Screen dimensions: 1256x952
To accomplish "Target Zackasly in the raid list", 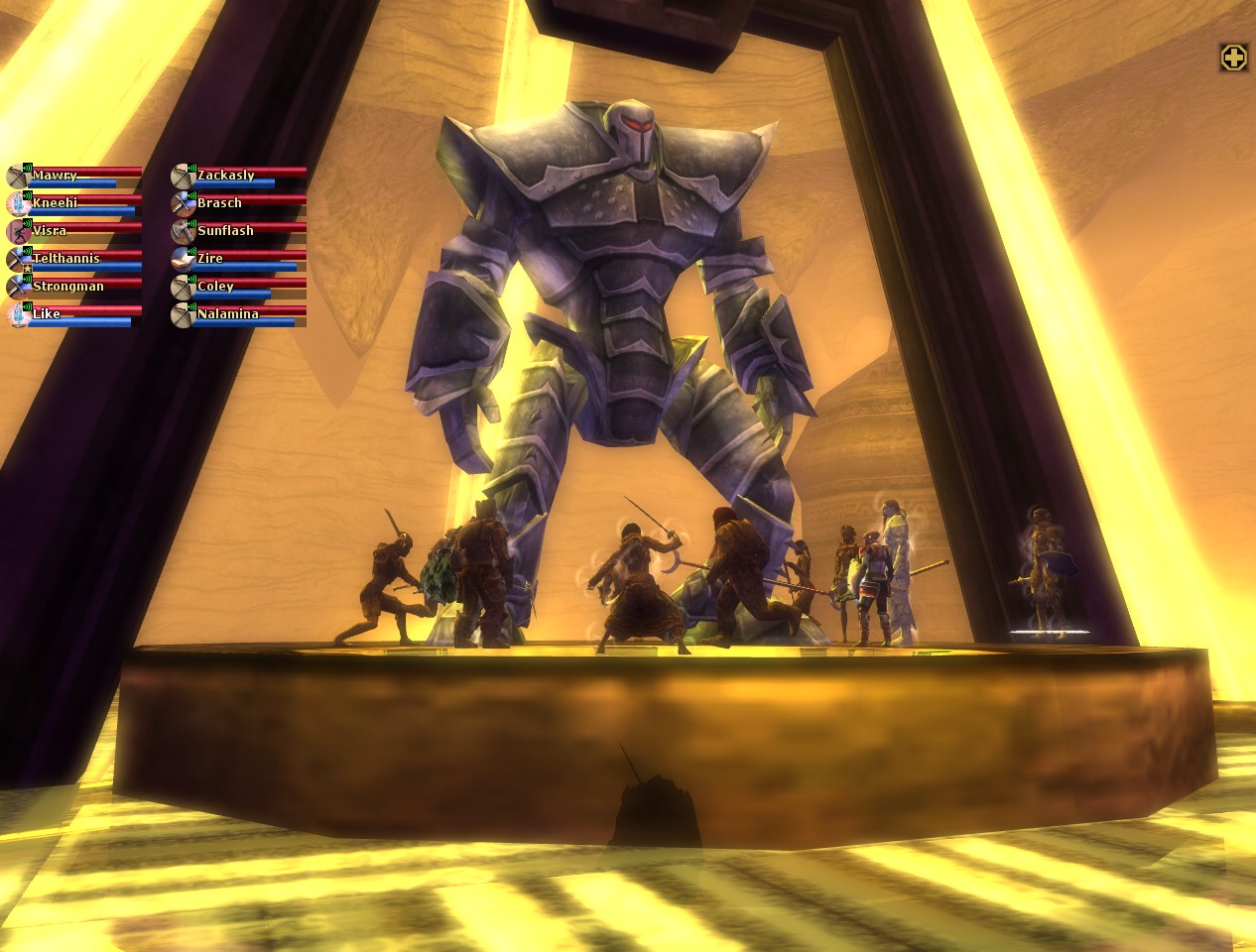I will (239, 177).
